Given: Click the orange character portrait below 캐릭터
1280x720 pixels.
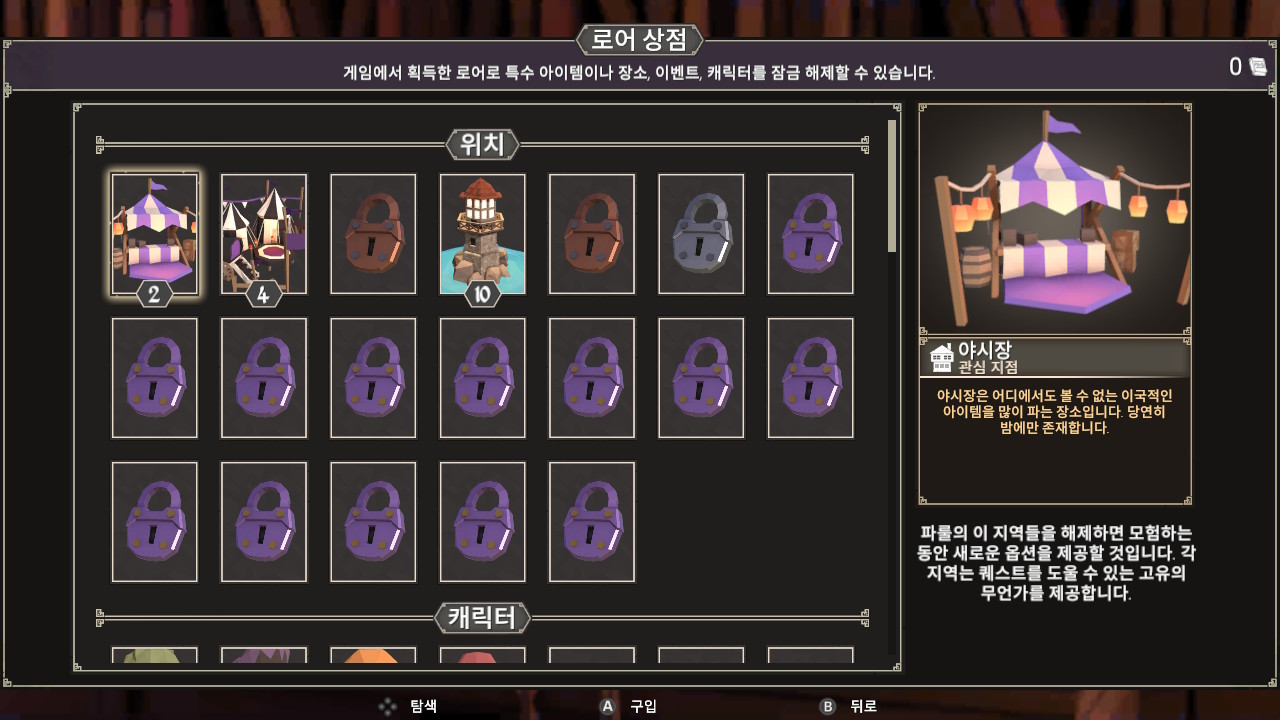Looking at the screenshot, I should point(372,660).
